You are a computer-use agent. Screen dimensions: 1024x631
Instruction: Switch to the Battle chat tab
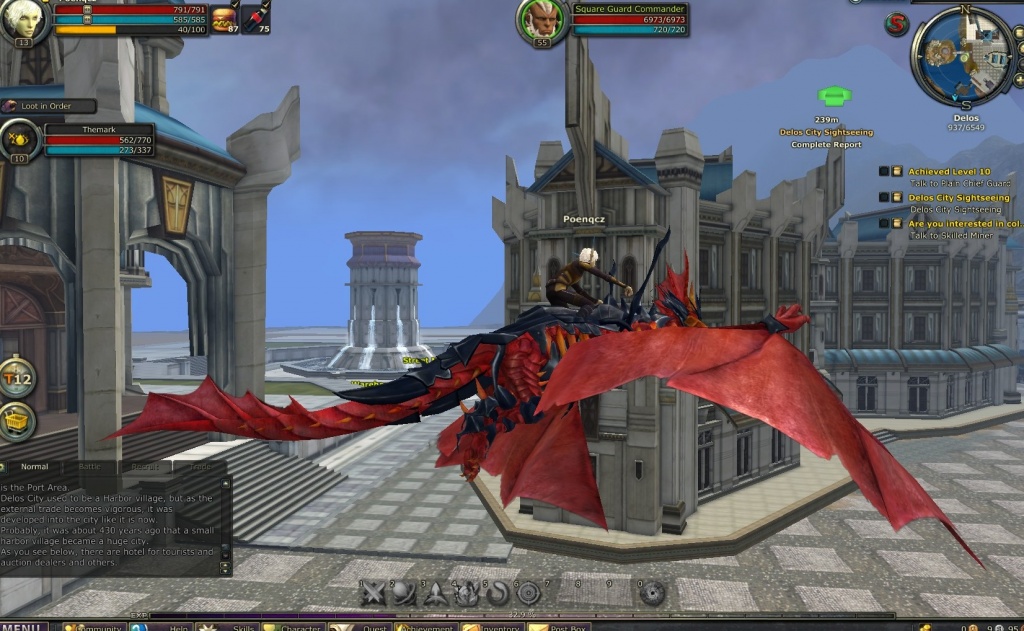(89, 467)
